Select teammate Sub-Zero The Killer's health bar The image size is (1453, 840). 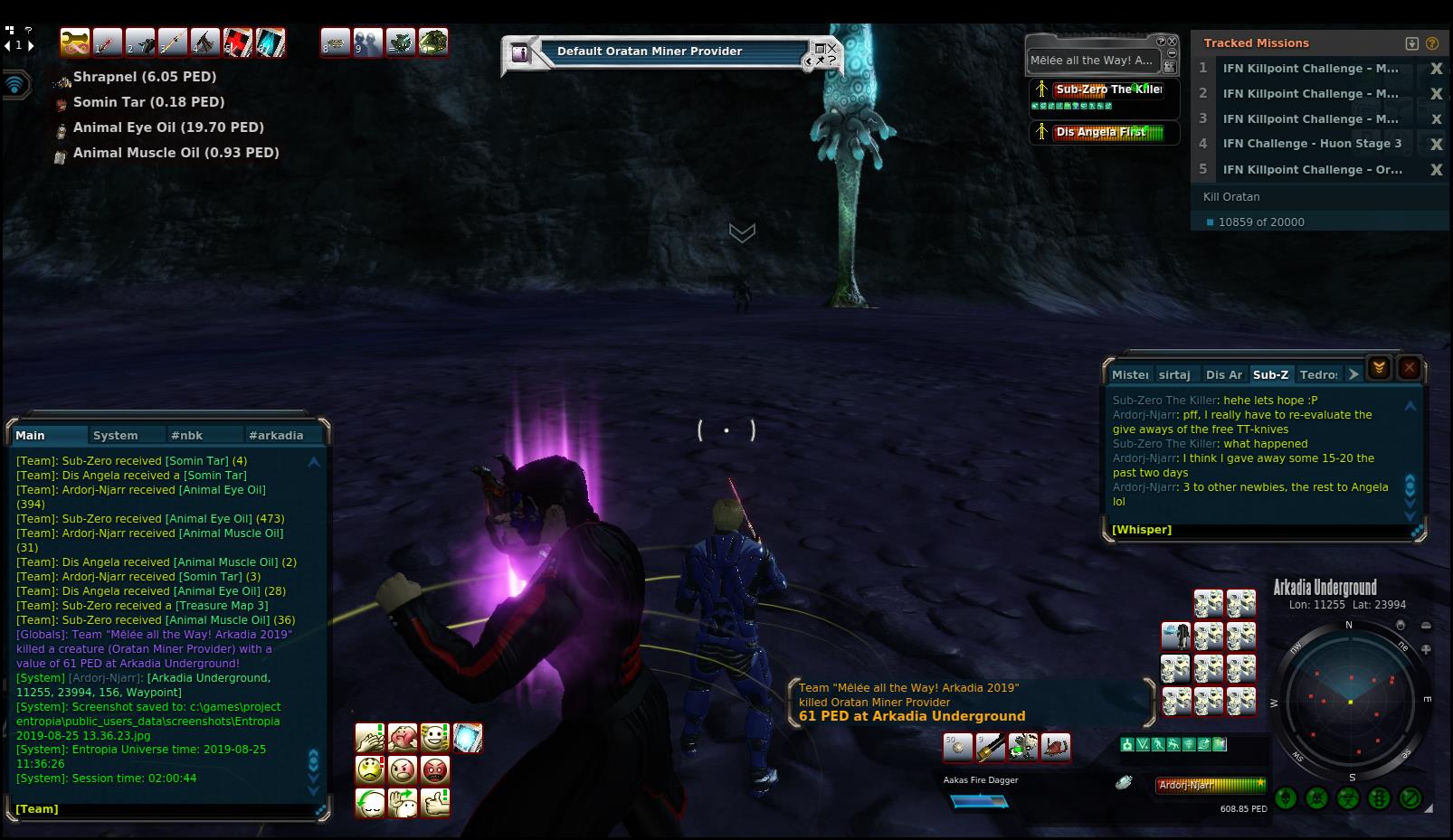[x=1107, y=90]
